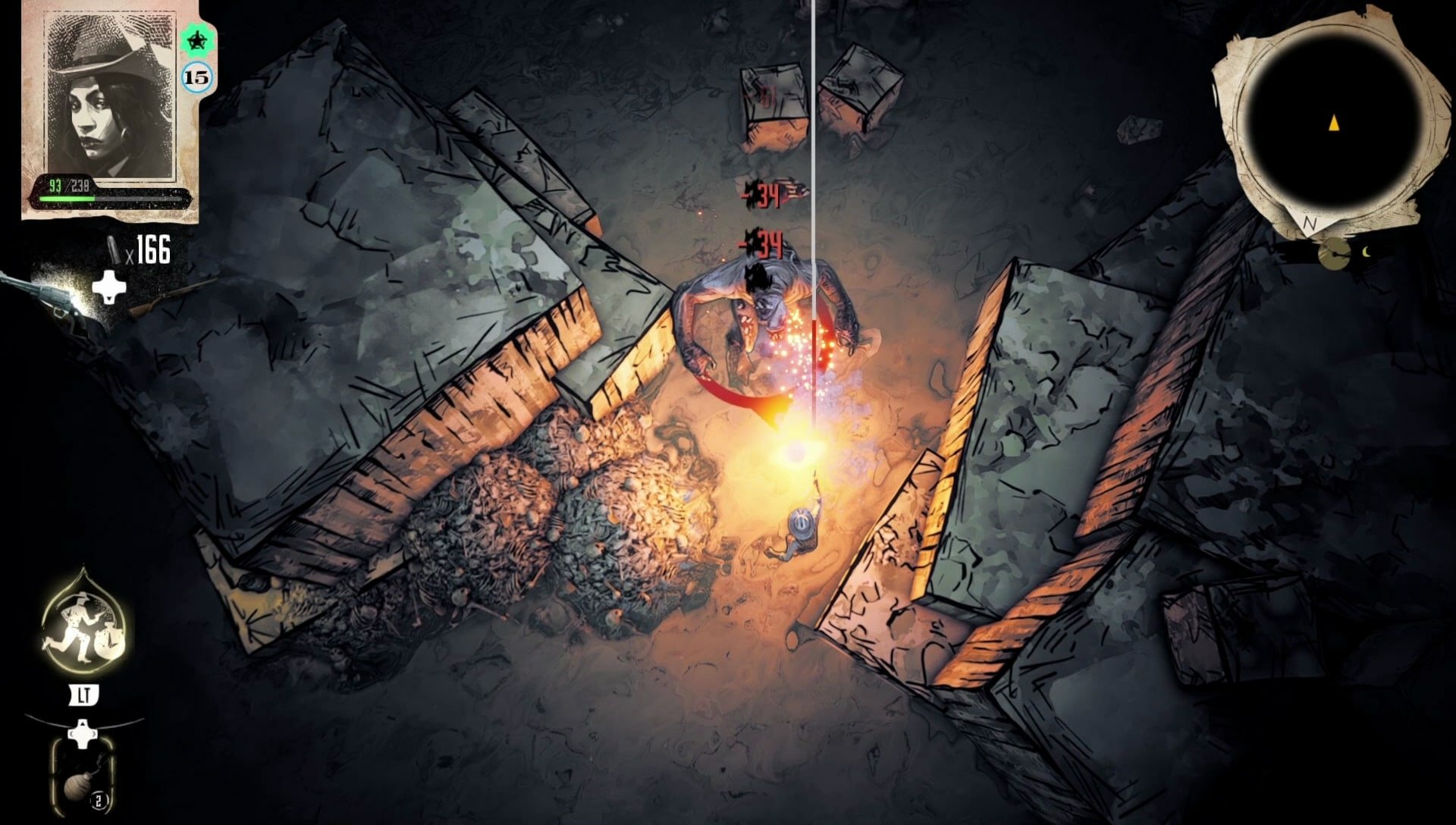This screenshot has height=825, width=1456.
Task: Toggle the level 15 badge
Action: coord(196,76)
